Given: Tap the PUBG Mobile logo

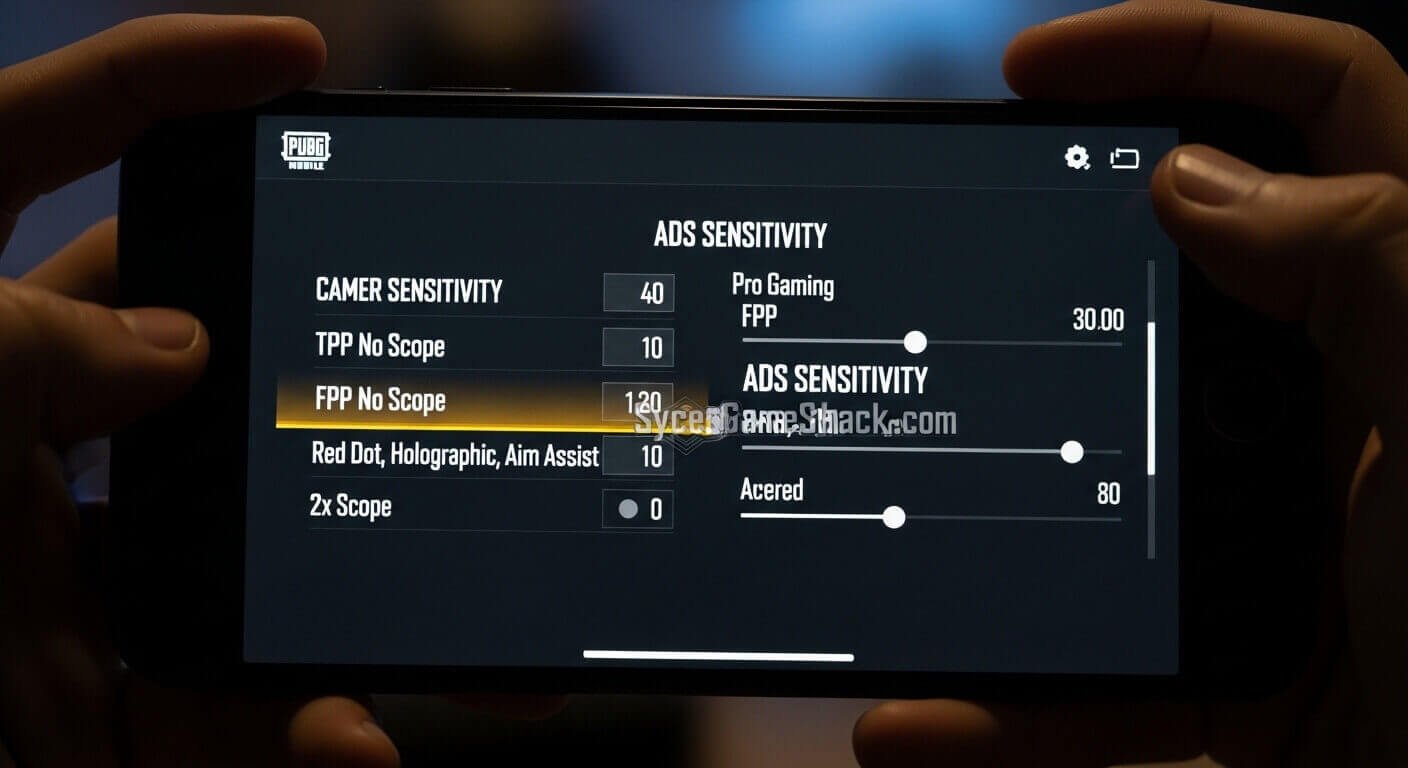Looking at the screenshot, I should (303, 150).
